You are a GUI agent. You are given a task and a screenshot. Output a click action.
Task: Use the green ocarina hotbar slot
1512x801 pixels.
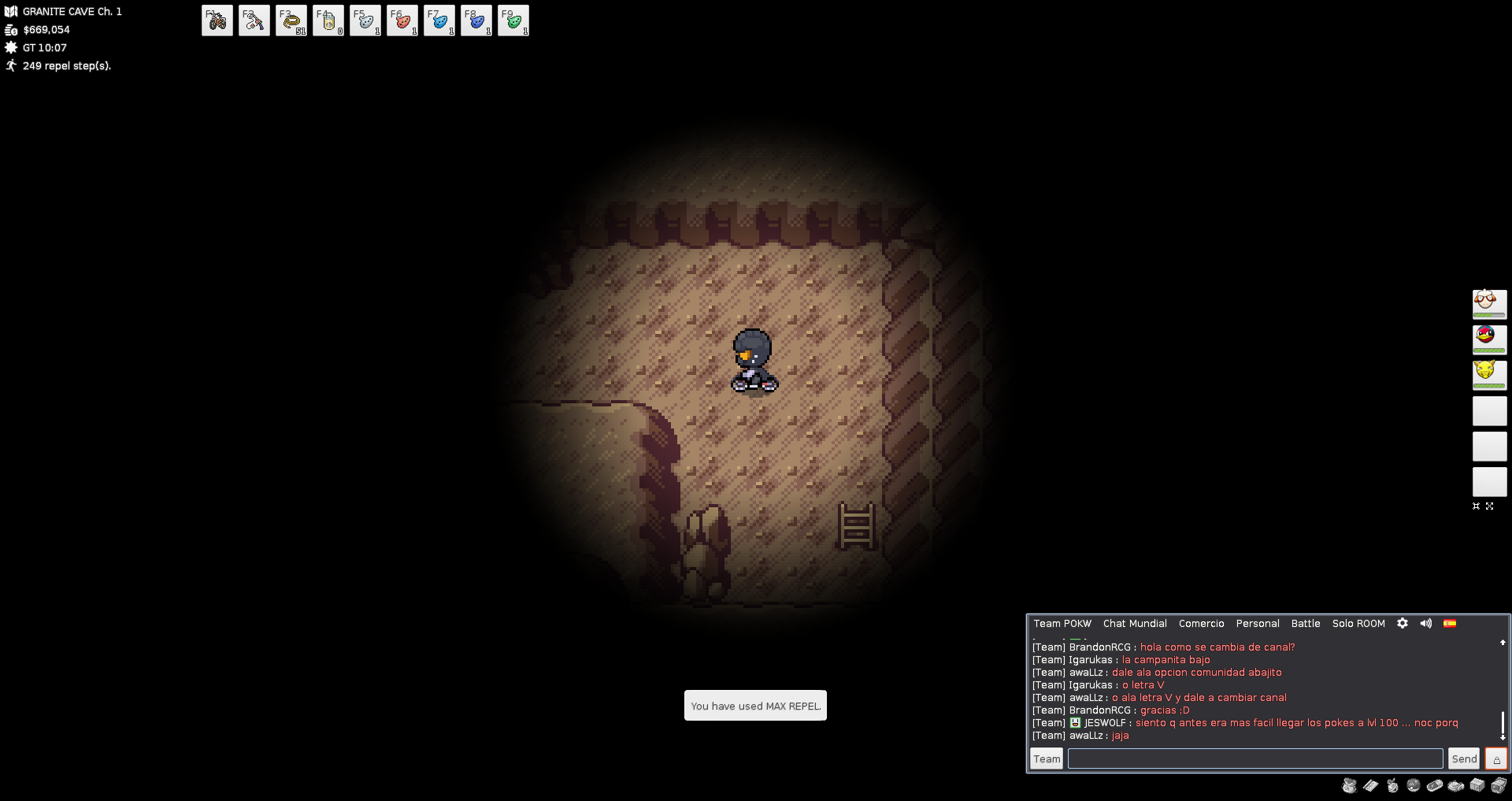513,20
